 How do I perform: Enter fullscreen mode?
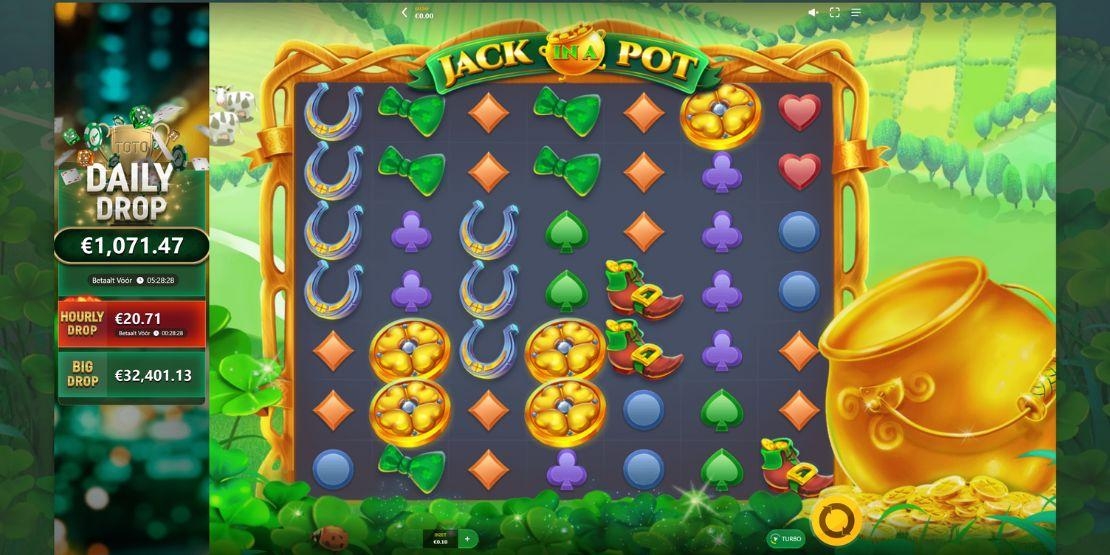[x=834, y=13]
